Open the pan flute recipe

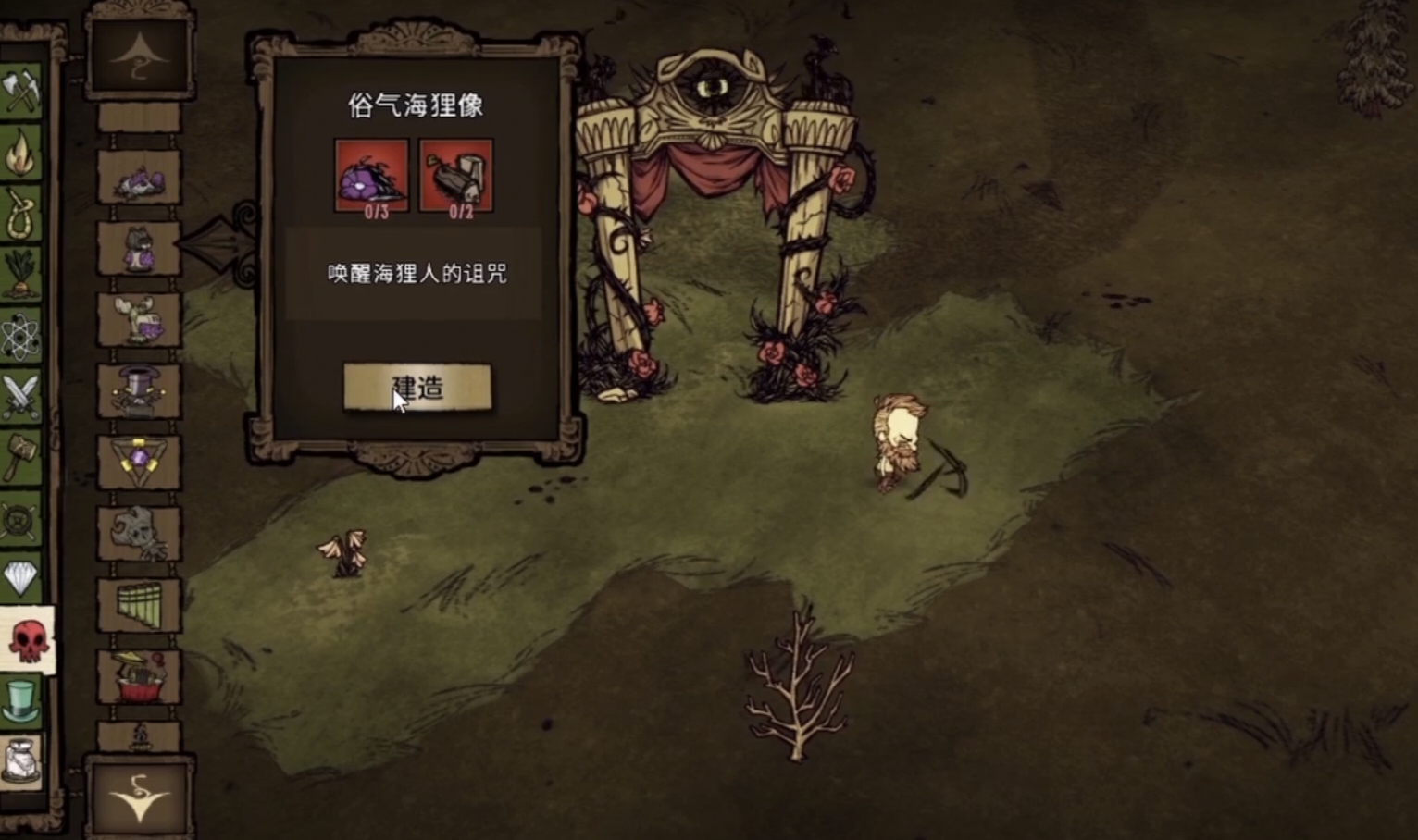click(141, 602)
